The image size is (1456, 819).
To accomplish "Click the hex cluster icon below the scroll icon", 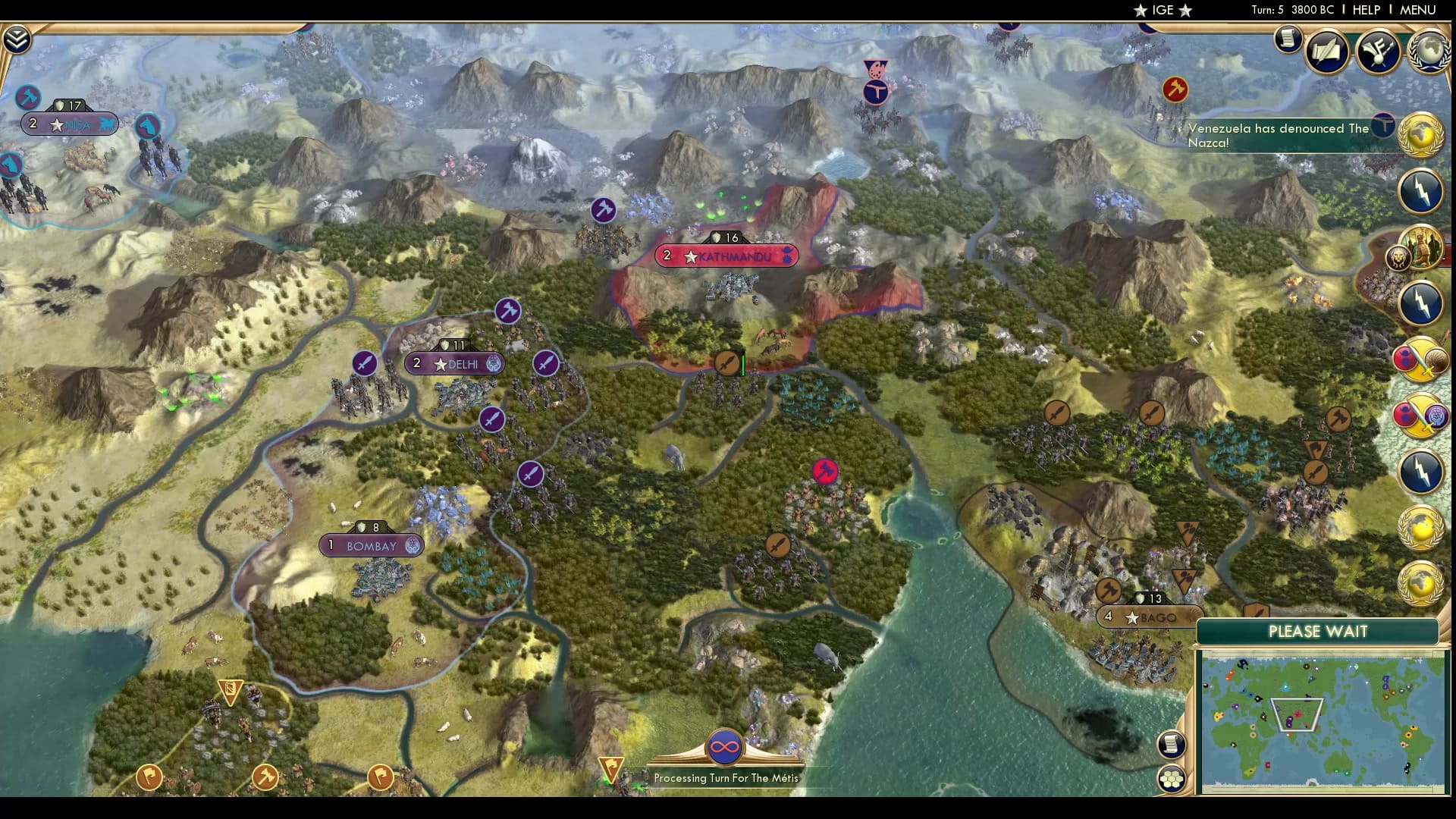I will pos(1172,777).
